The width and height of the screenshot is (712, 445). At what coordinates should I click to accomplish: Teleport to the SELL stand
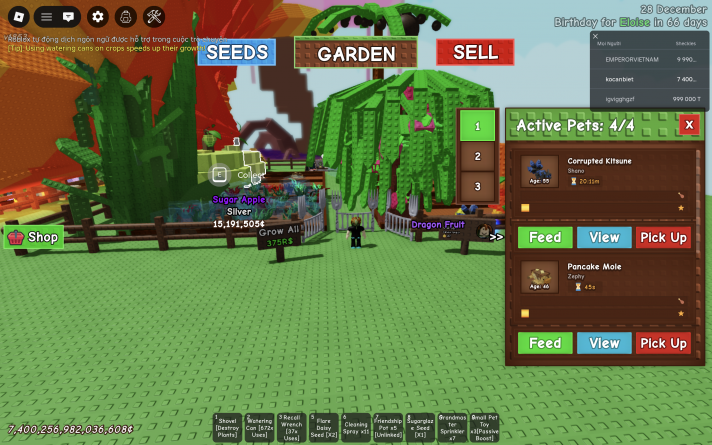pos(475,52)
